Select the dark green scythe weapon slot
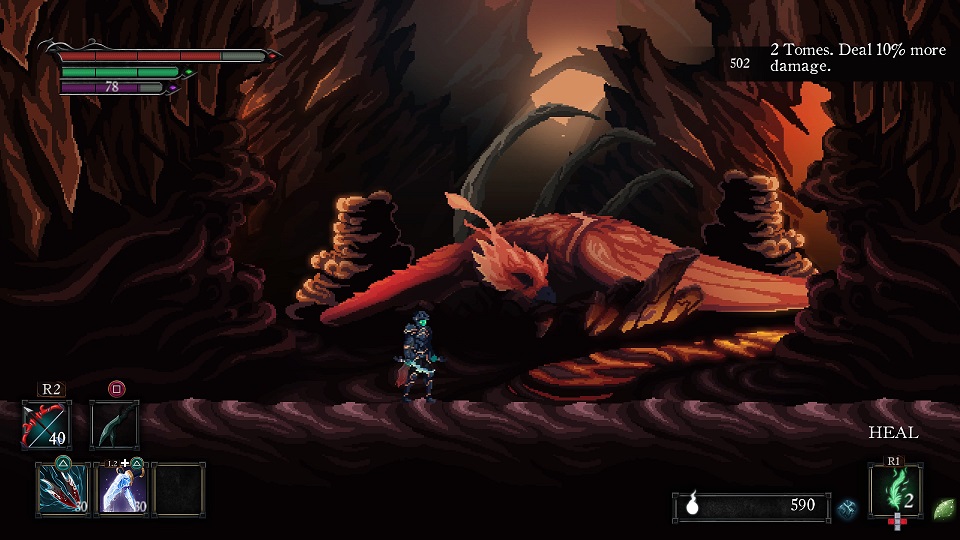 114,425
